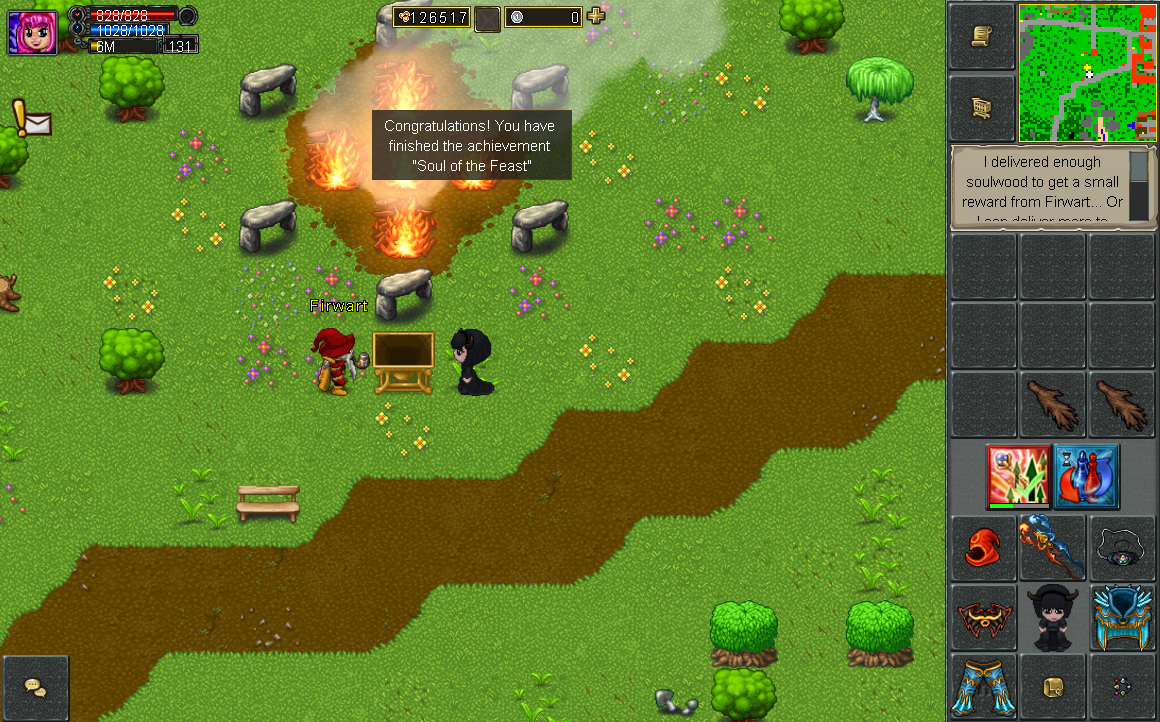Open the scroll quest log button
Screen dimensions: 1160x722
pyautogui.click(x=982, y=37)
